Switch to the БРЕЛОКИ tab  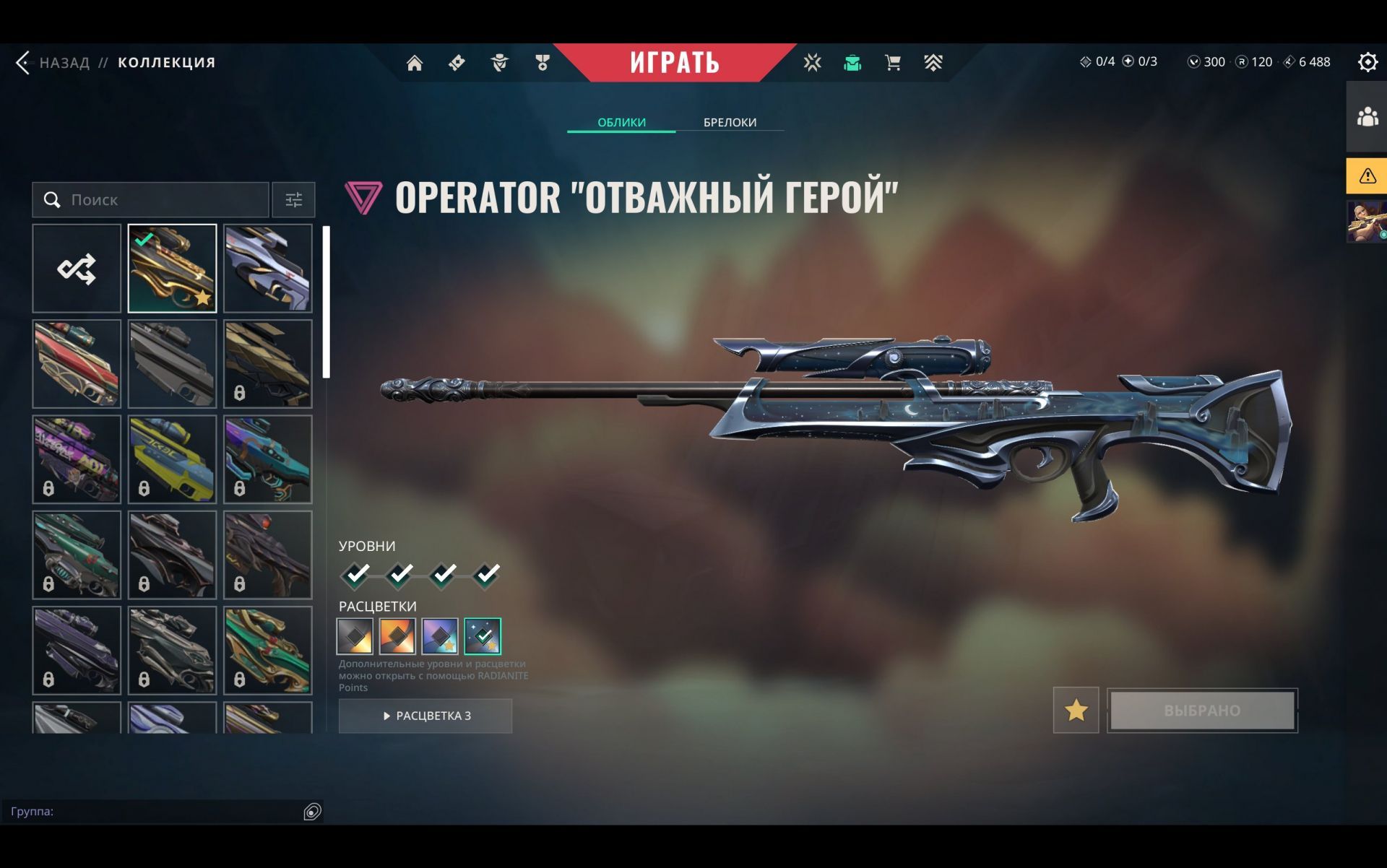point(730,122)
